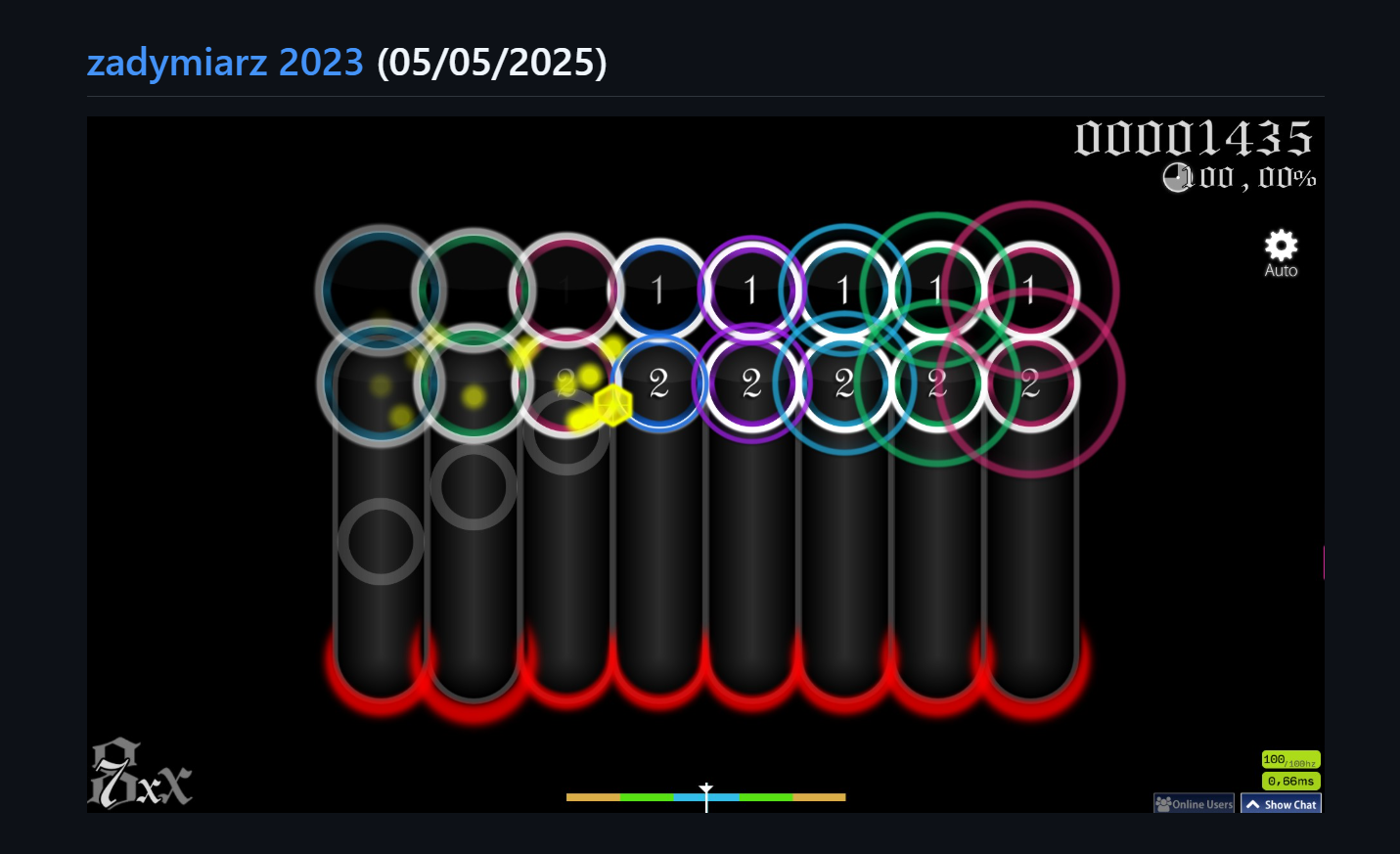Click the white marker above the timing bar
The height and width of the screenshot is (854, 1400).
tap(706, 787)
